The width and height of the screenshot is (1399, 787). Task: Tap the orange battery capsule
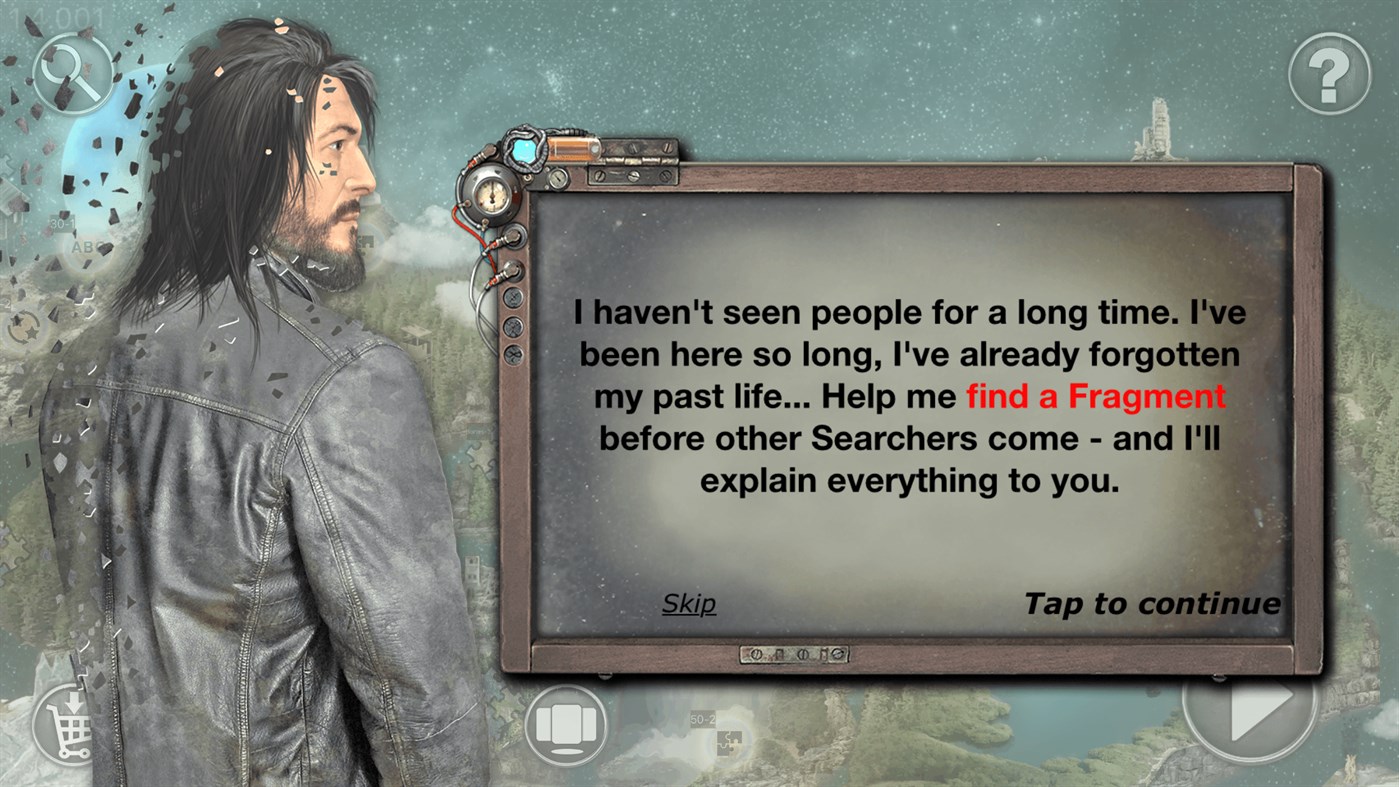[x=572, y=148]
